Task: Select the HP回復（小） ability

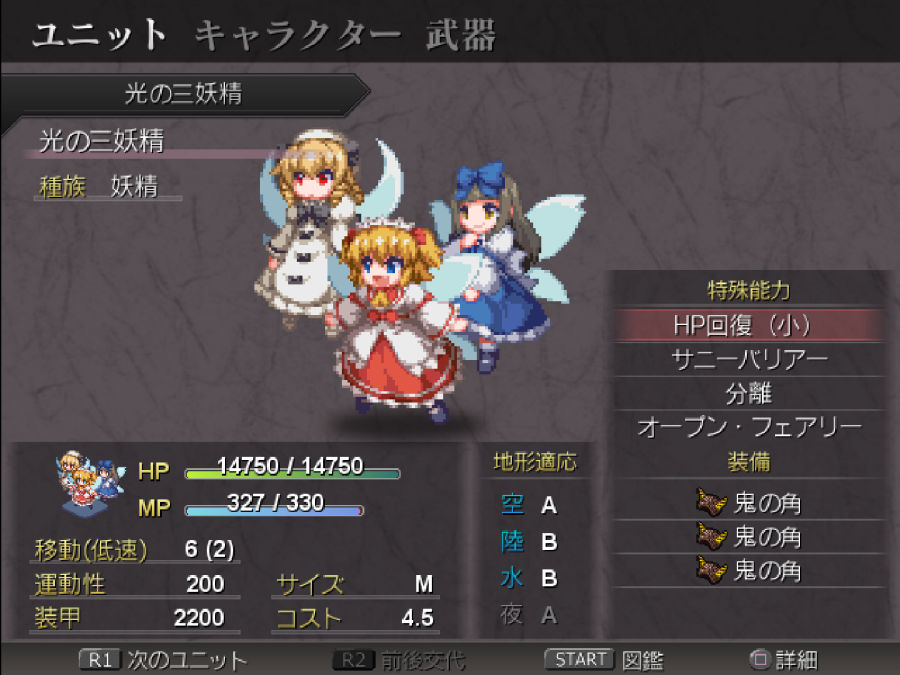Action: 749,325
